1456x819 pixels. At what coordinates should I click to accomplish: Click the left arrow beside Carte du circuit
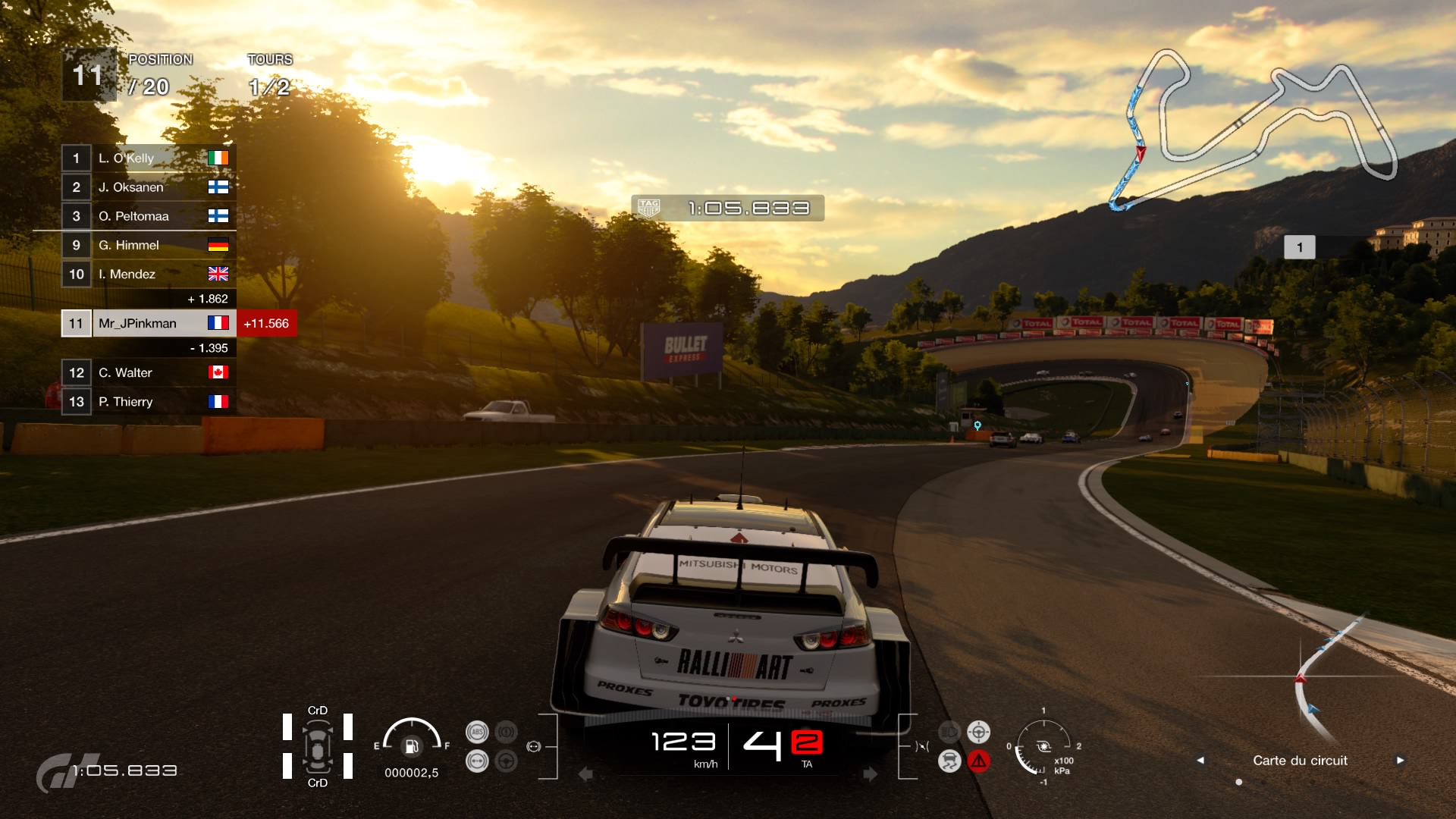[1200, 760]
